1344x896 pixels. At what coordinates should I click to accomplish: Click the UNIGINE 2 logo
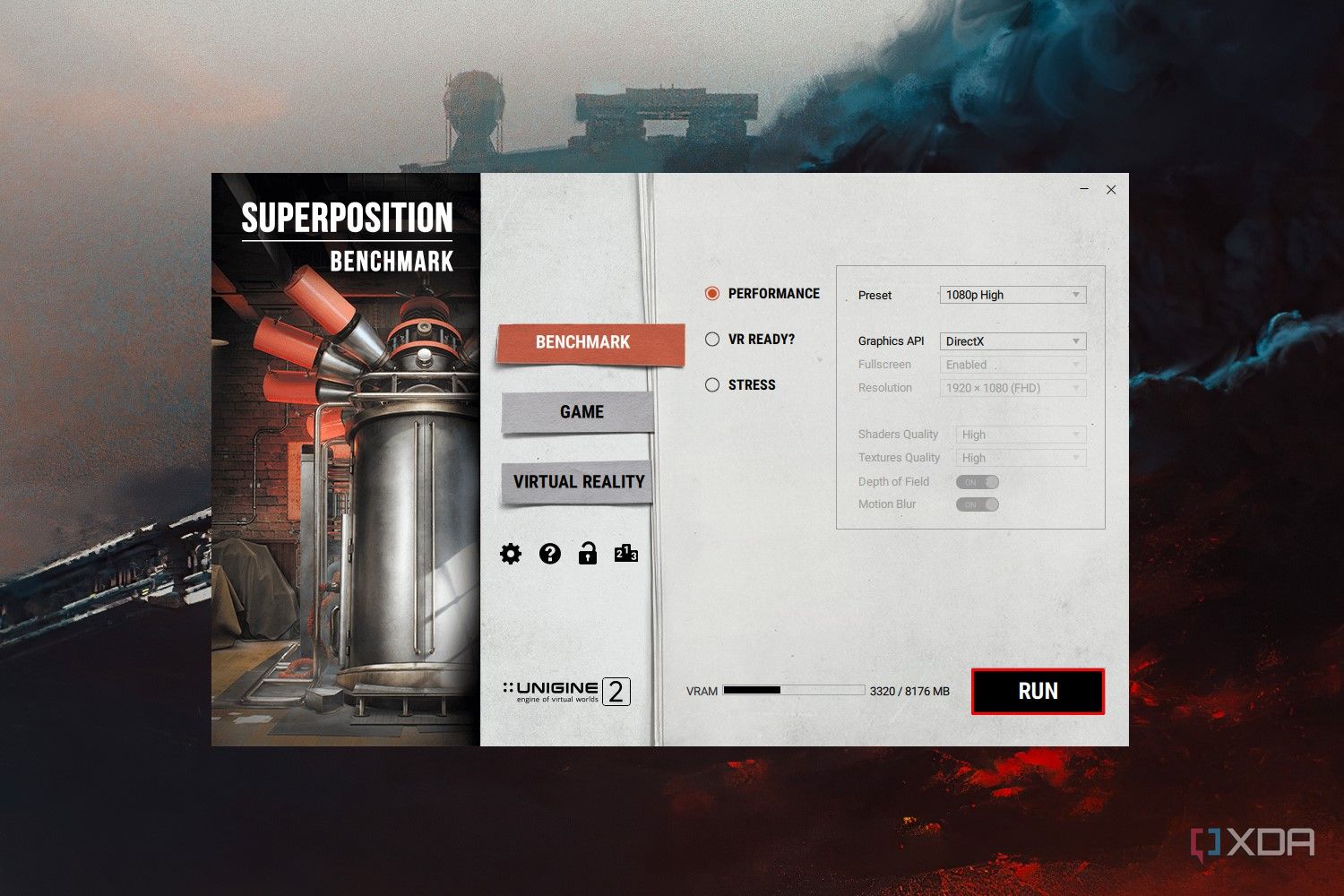[566, 692]
